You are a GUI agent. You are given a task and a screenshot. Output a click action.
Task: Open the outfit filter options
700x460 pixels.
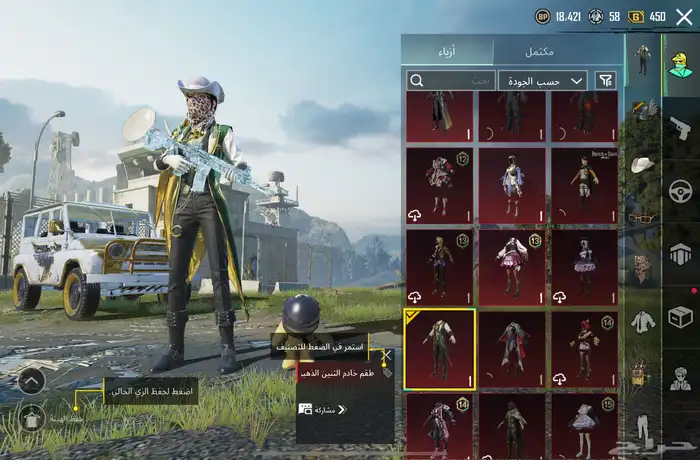tap(606, 80)
